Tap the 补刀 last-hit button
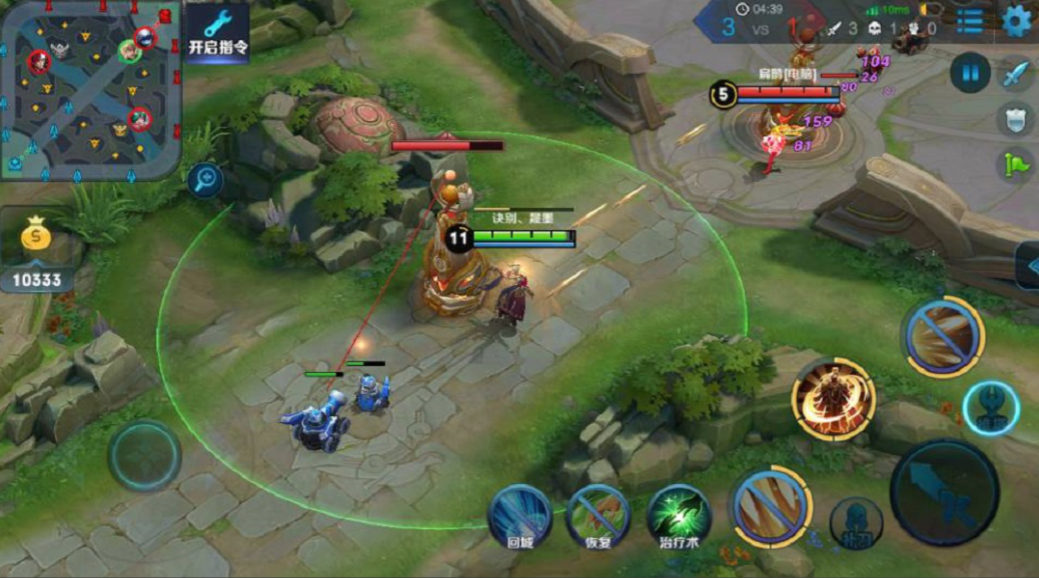Image resolution: width=1039 pixels, height=578 pixels. (x=856, y=523)
